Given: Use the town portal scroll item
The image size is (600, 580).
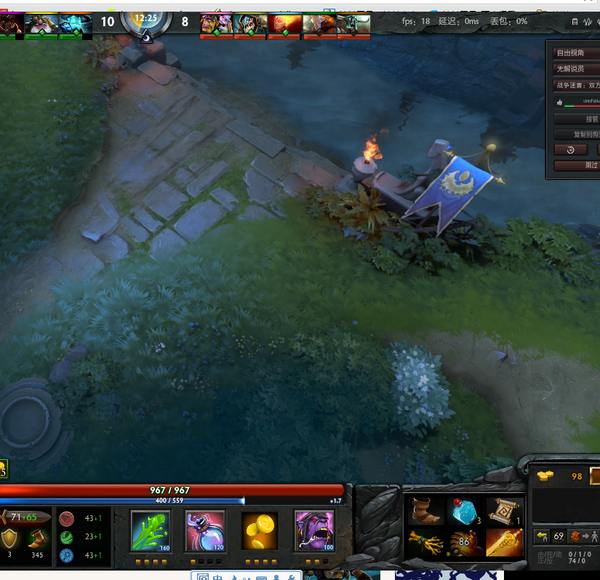Looking at the screenshot, I should click(x=503, y=511).
